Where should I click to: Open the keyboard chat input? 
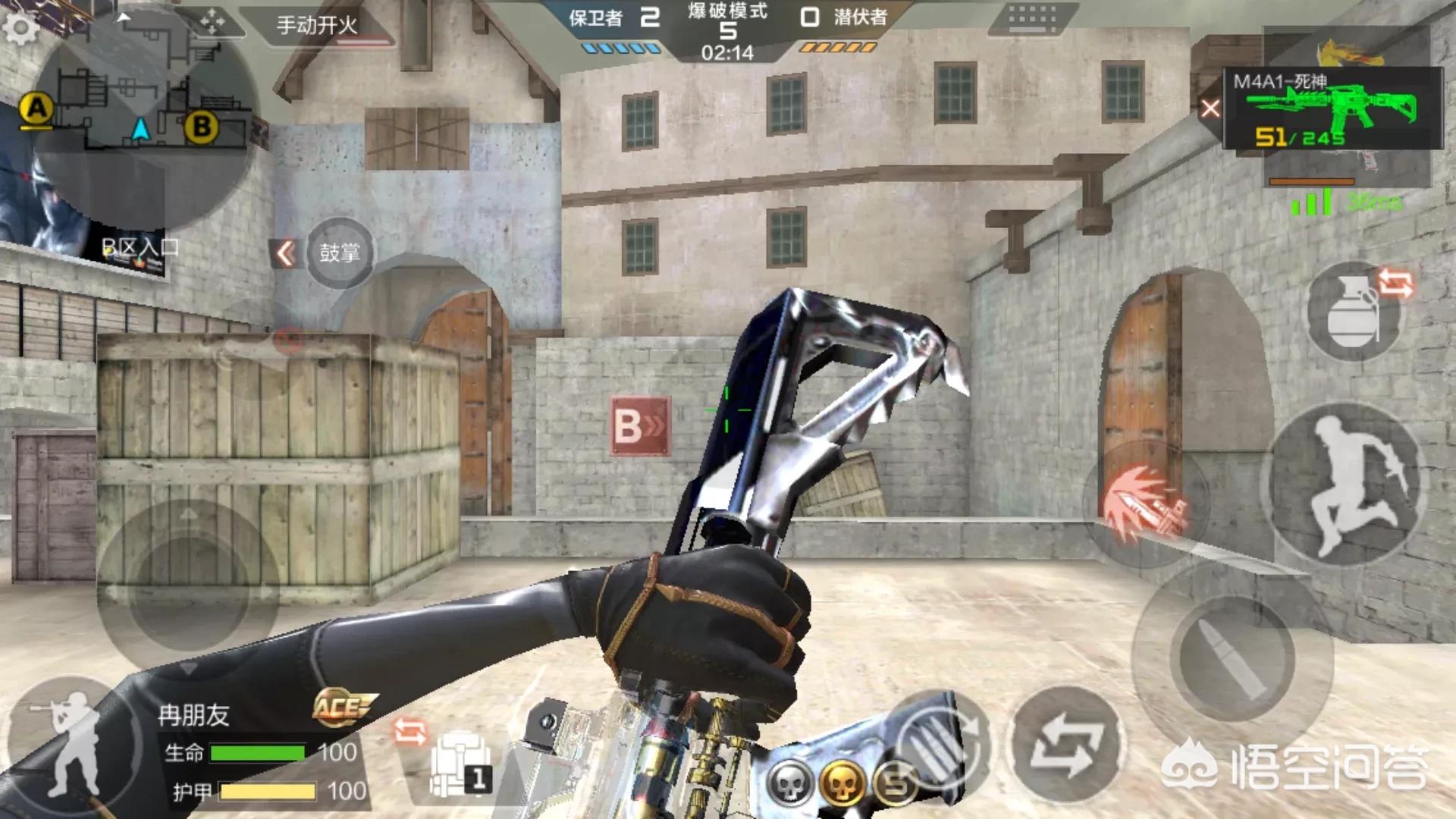coord(1032,18)
